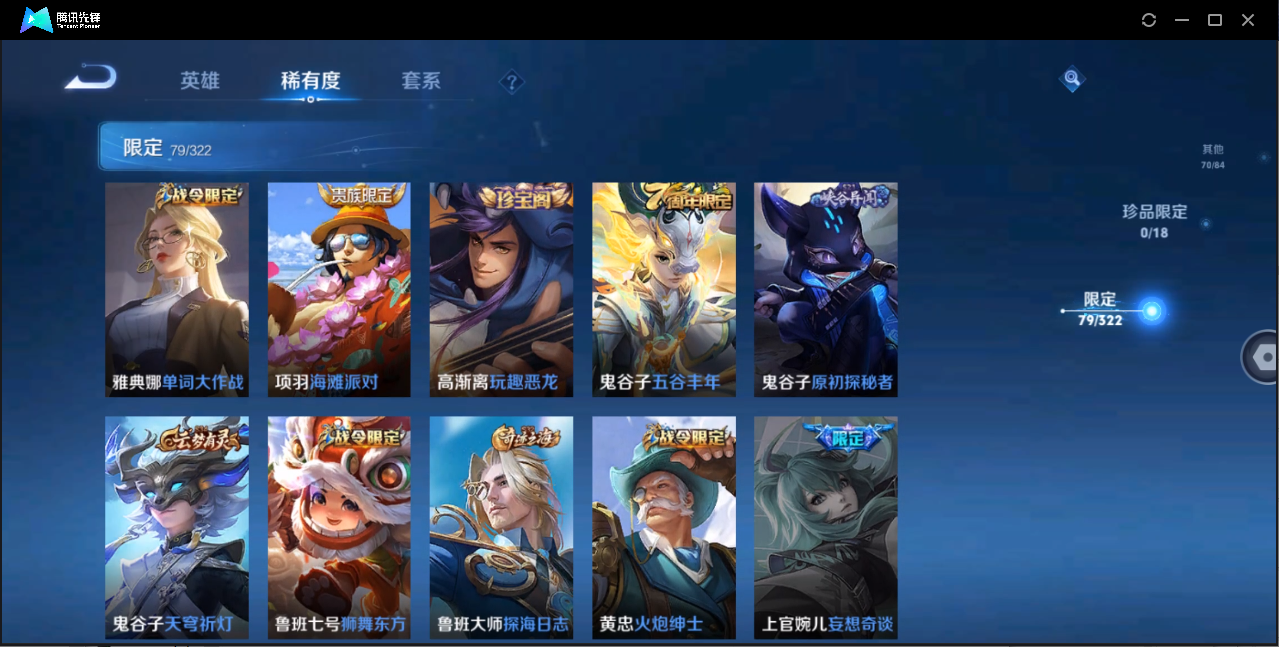Viewport: 1279px width, 647px height.
Task: Select the 项羽 海滩派对 skin card
Action: click(339, 289)
